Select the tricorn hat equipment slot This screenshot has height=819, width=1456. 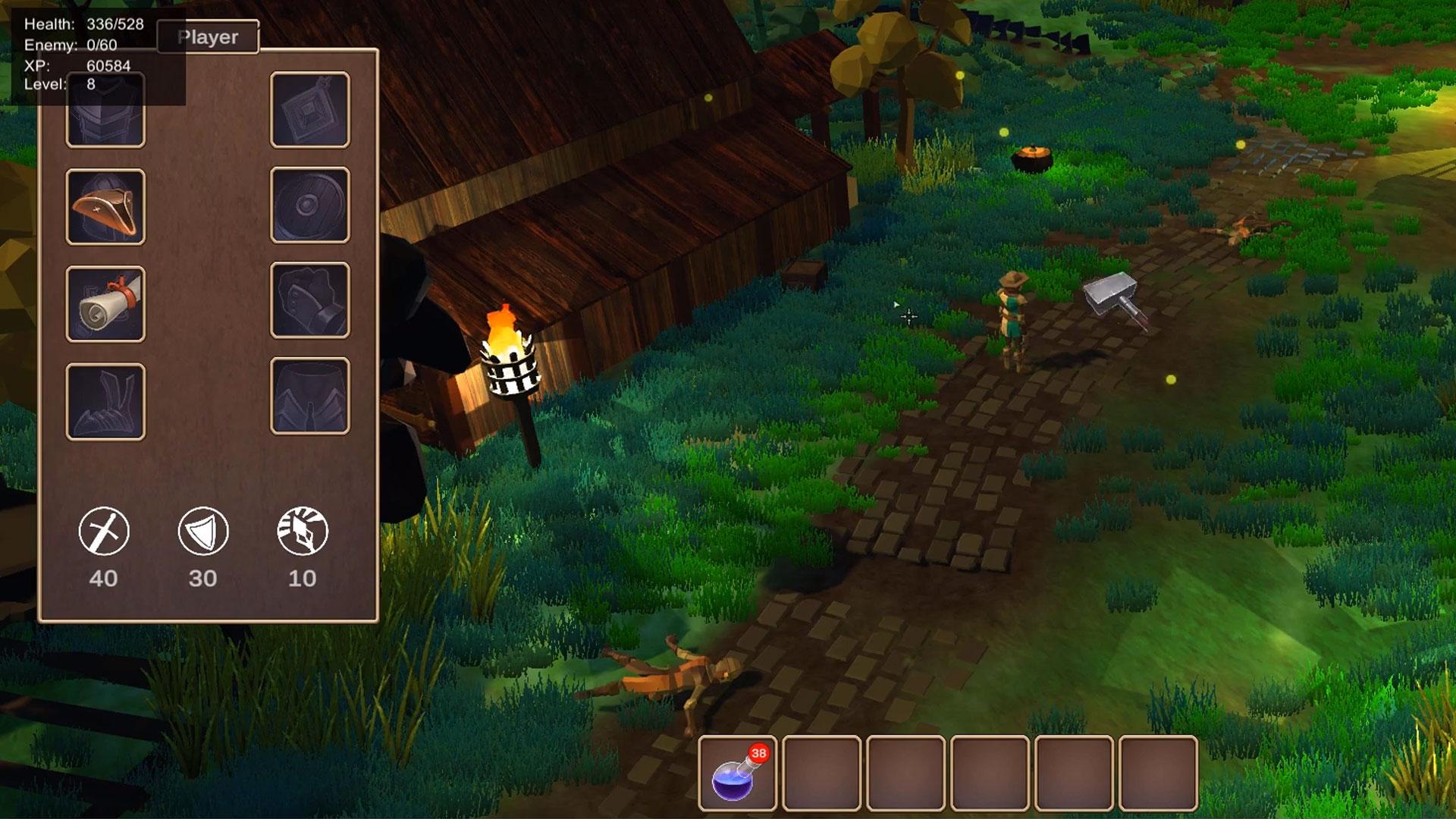(105, 207)
